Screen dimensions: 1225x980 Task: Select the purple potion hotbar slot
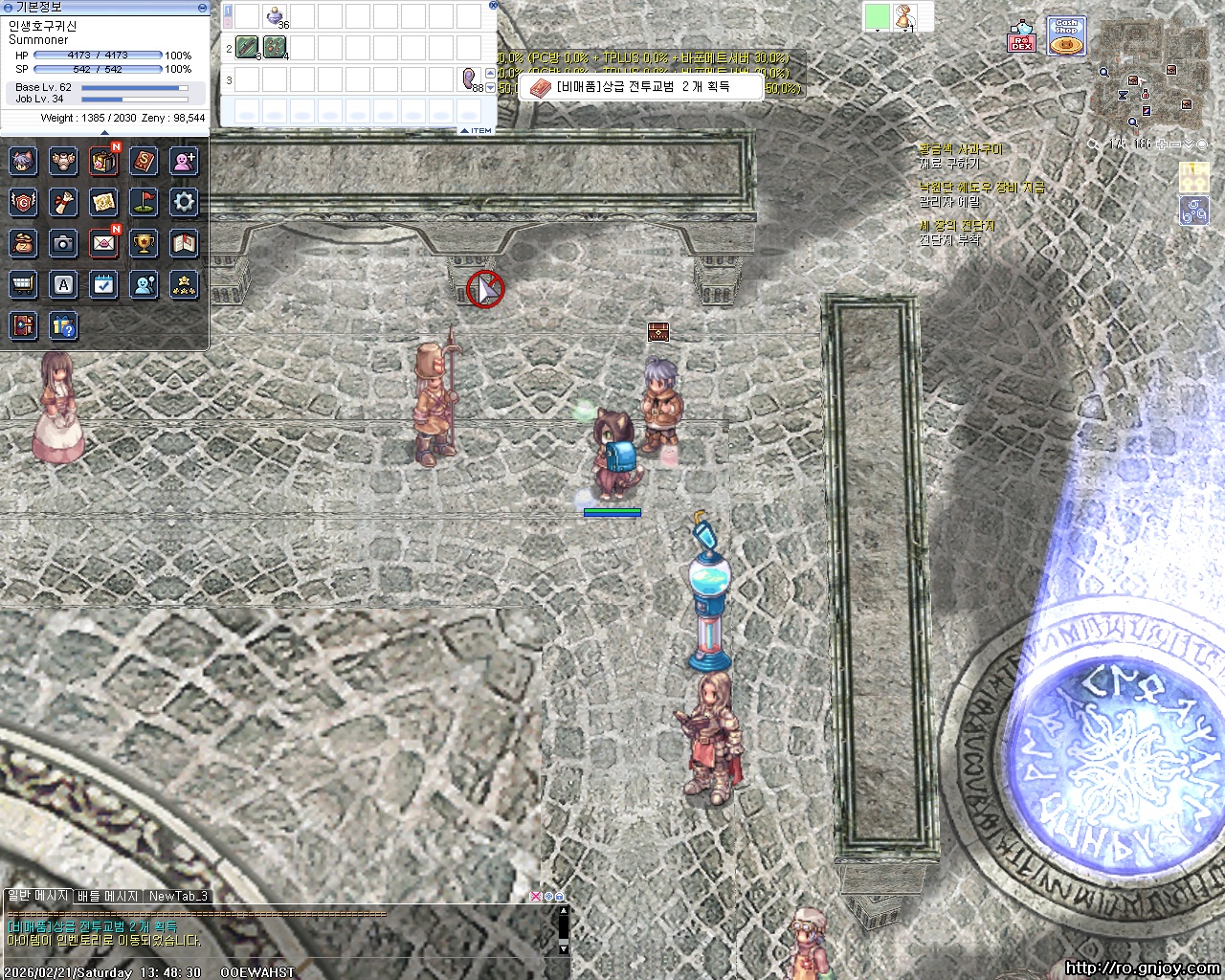[277, 16]
